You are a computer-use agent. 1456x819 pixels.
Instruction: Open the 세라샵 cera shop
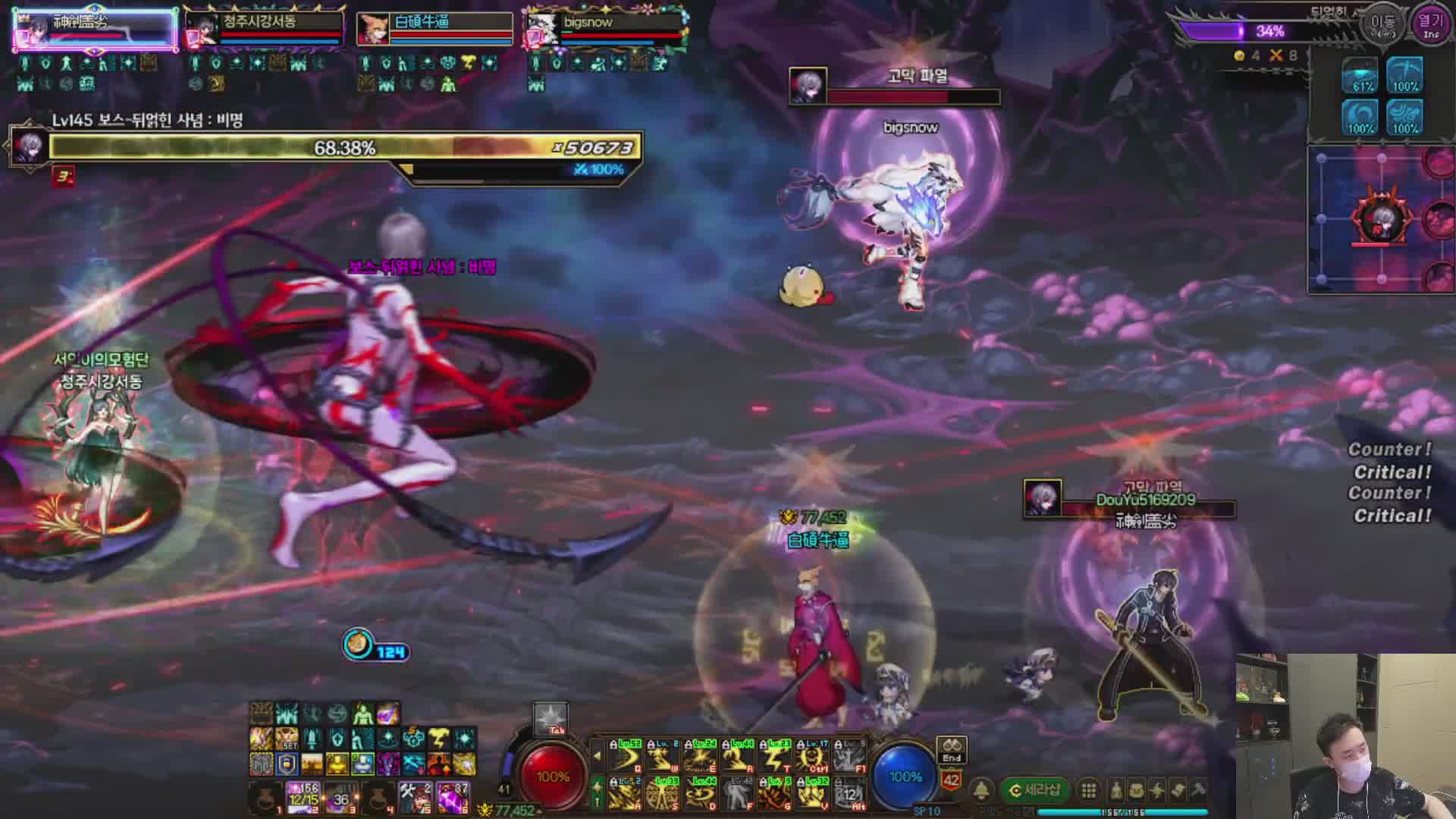(x=1034, y=790)
